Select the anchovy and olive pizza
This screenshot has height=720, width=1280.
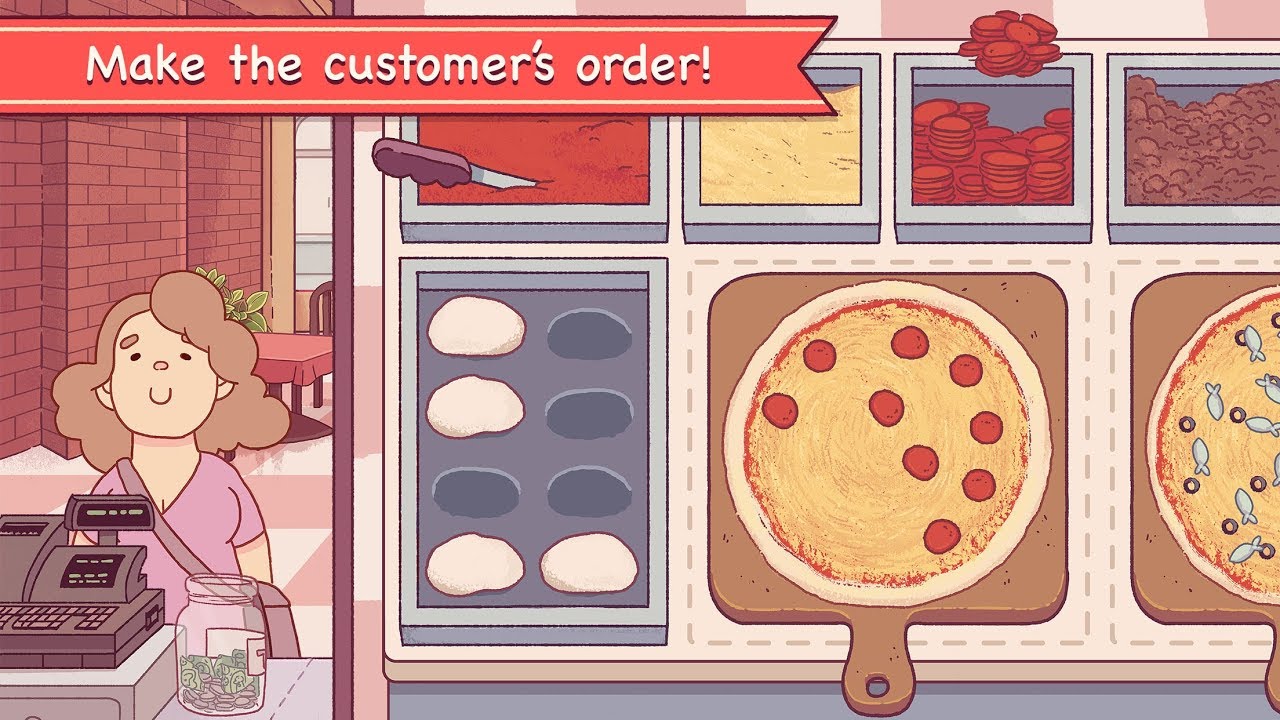(x=1220, y=450)
